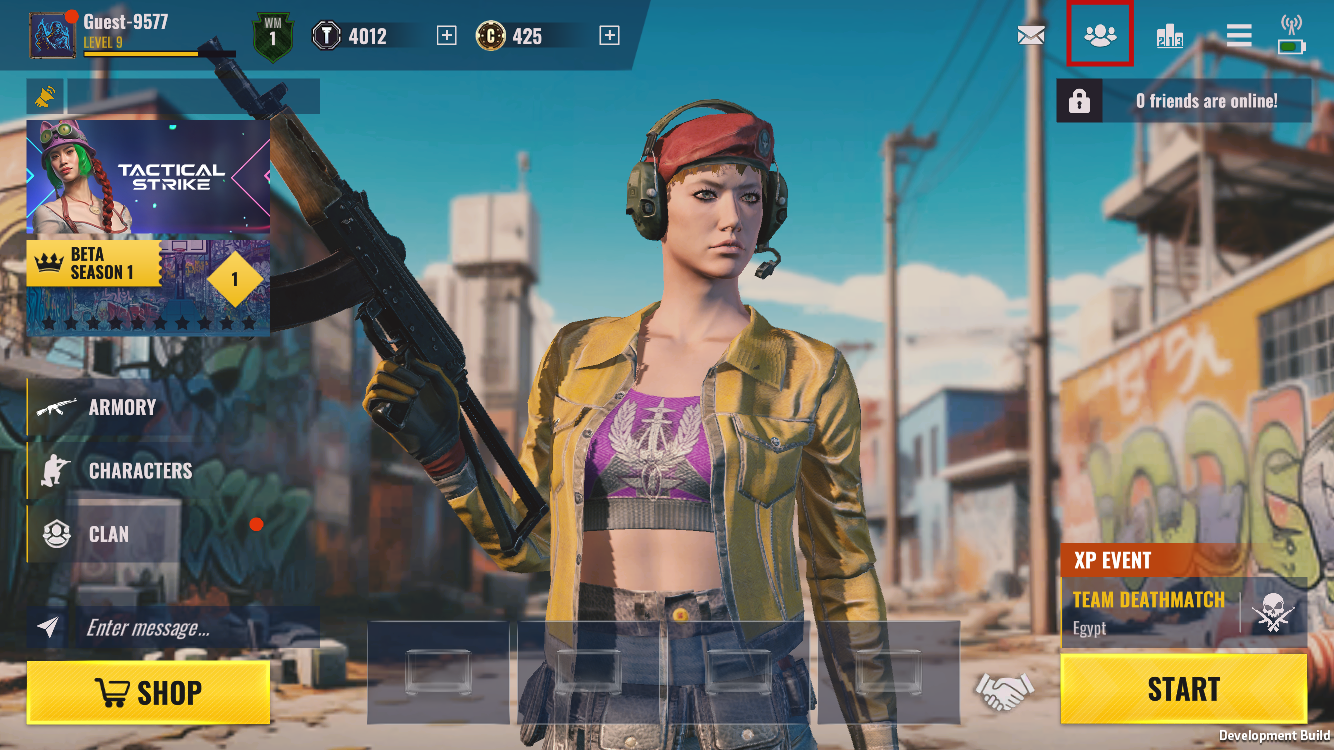Open the hamburger settings menu
Image resolution: width=1334 pixels, height=750 pixels.
tap(1239, 36)
